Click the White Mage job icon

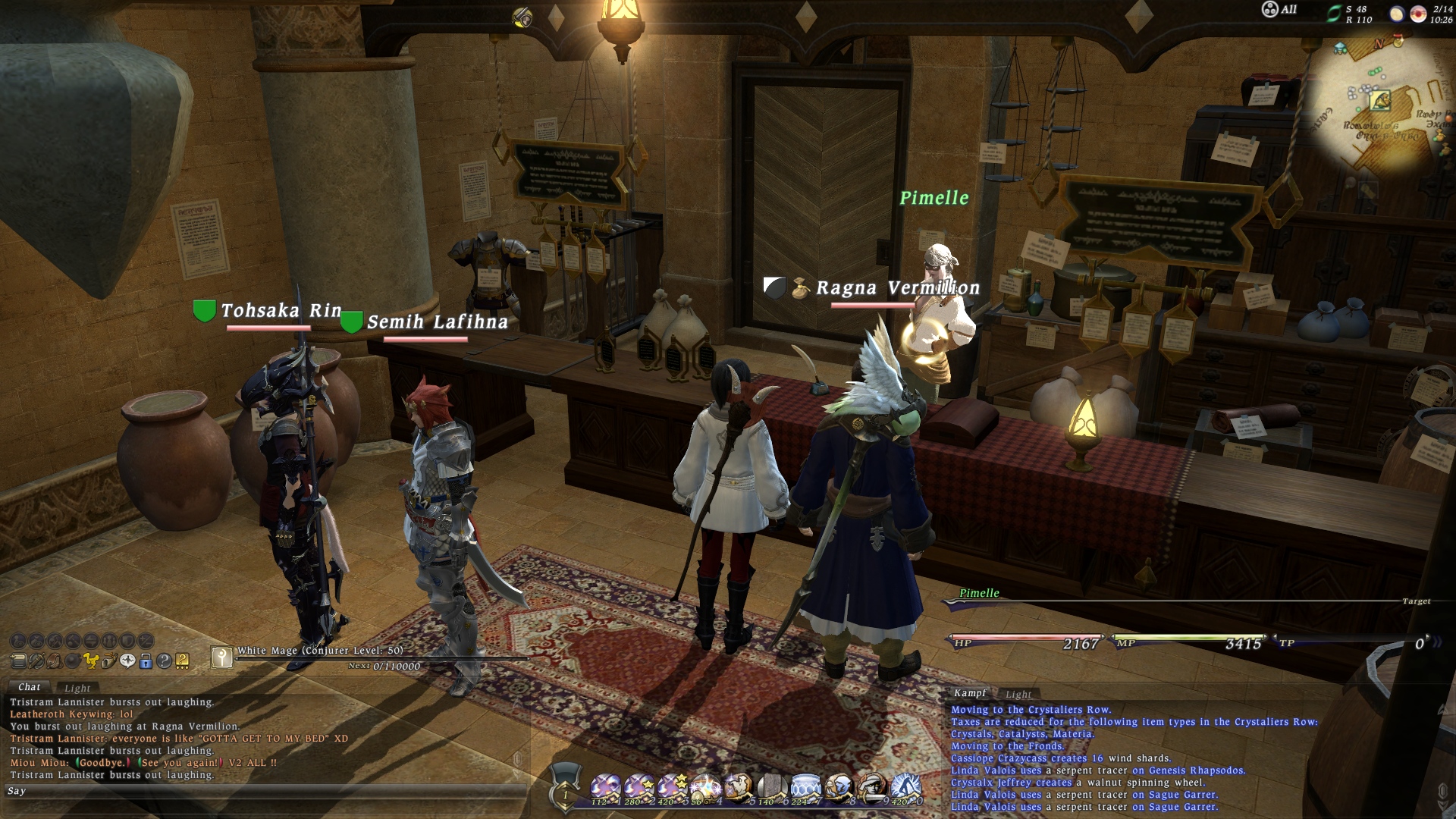pyautogui.click(x=221, y=657)
